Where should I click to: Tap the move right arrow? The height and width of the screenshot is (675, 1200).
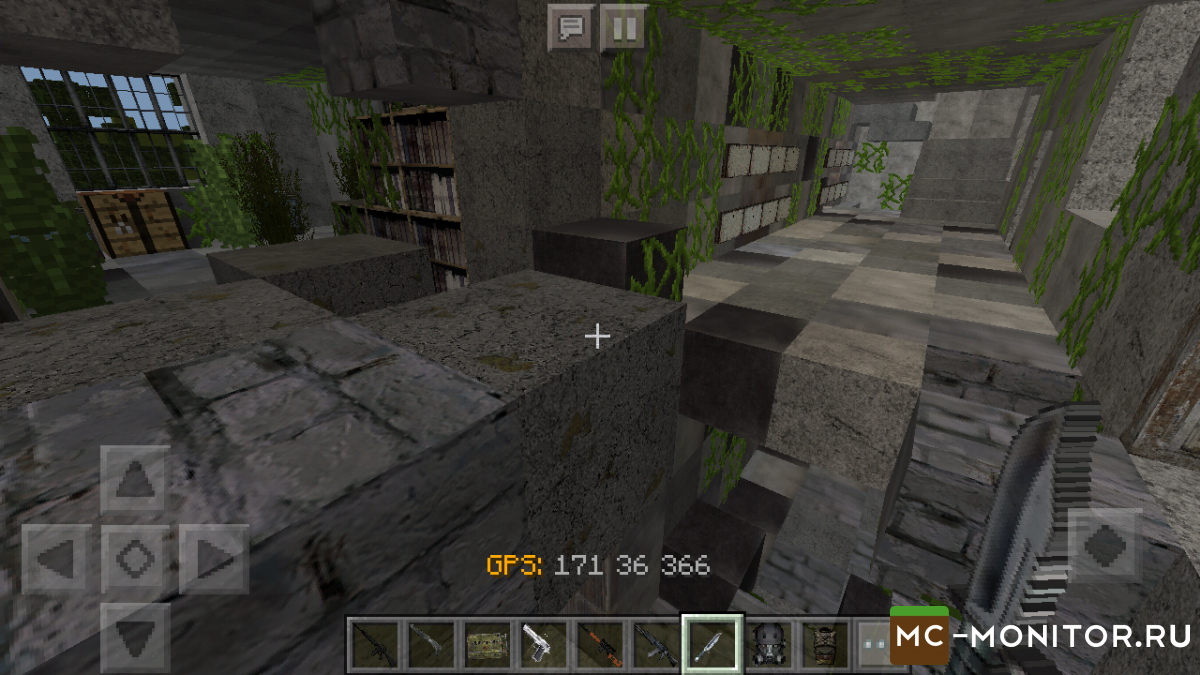coord(213,558)
